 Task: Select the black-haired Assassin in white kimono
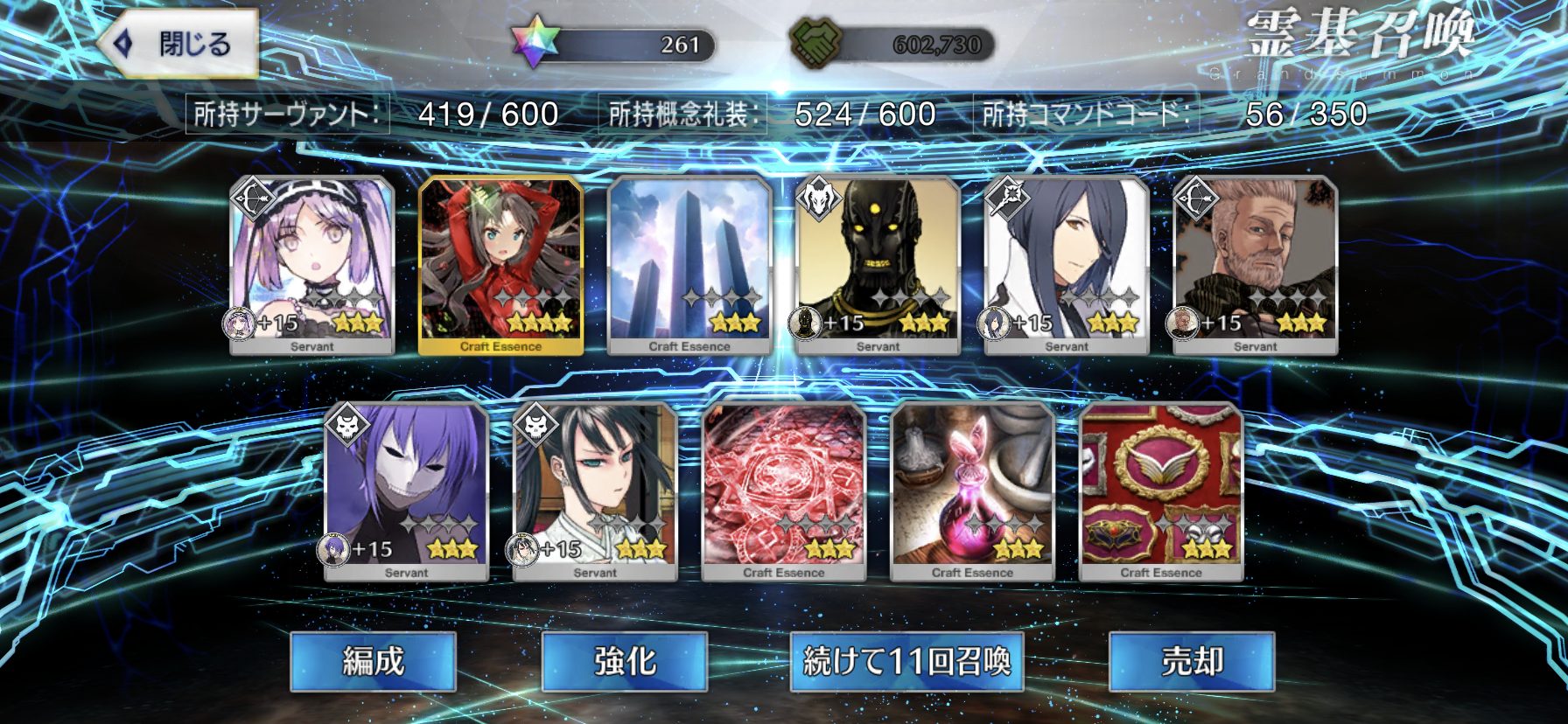coord(595,491)
